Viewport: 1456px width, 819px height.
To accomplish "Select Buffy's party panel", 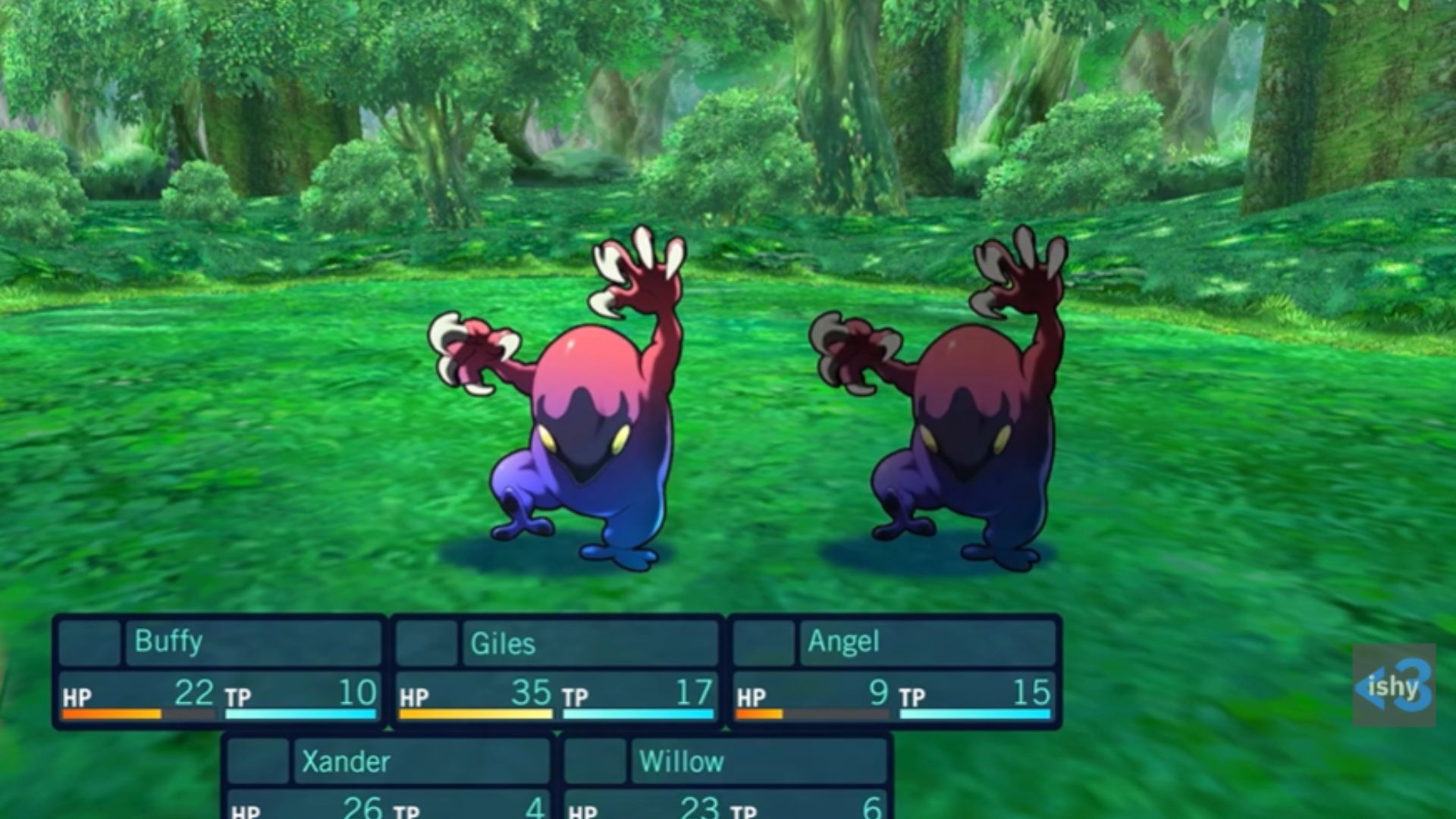I will point(219,672).
